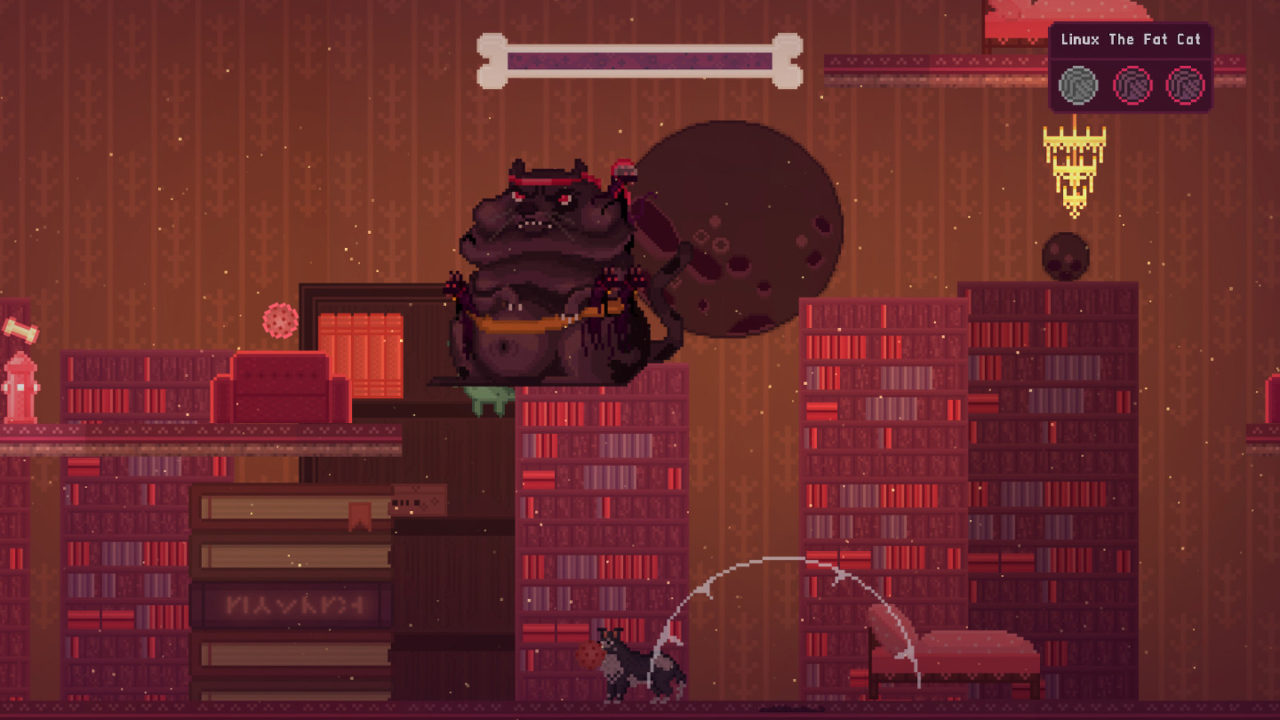Screen dimensions: 1280x720
Task: Expand the green slime under the boss platform
Action: (x=487, y=398)
